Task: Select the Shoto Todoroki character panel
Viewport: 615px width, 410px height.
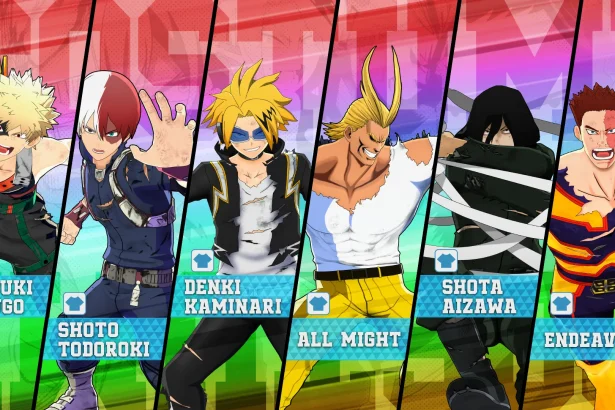Action: (x=110, y=200)
